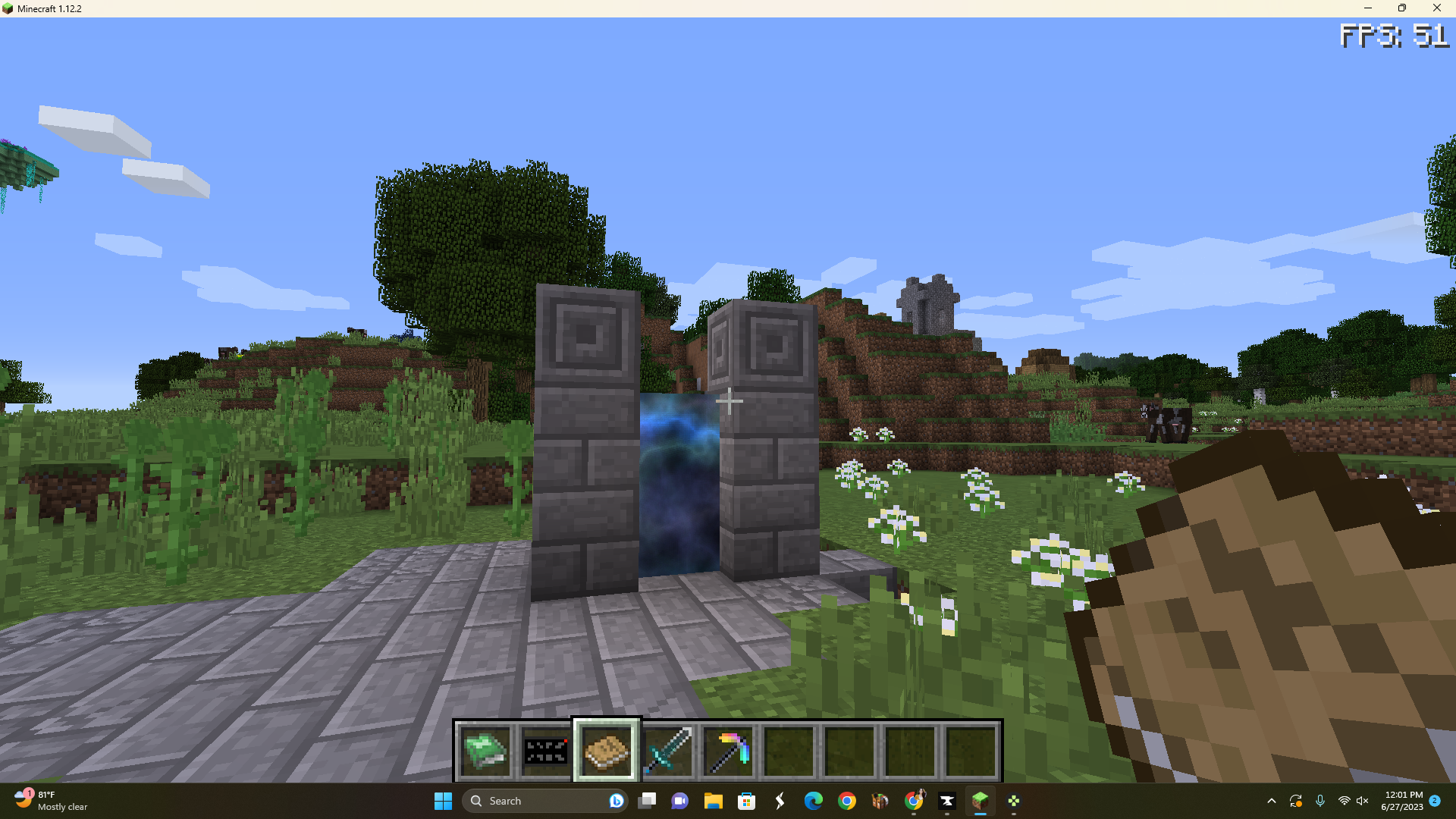Click inside the taskbar Search box
Image resolution: width=1456 pixels, height=819 pixels.
[x=531, y=801]
